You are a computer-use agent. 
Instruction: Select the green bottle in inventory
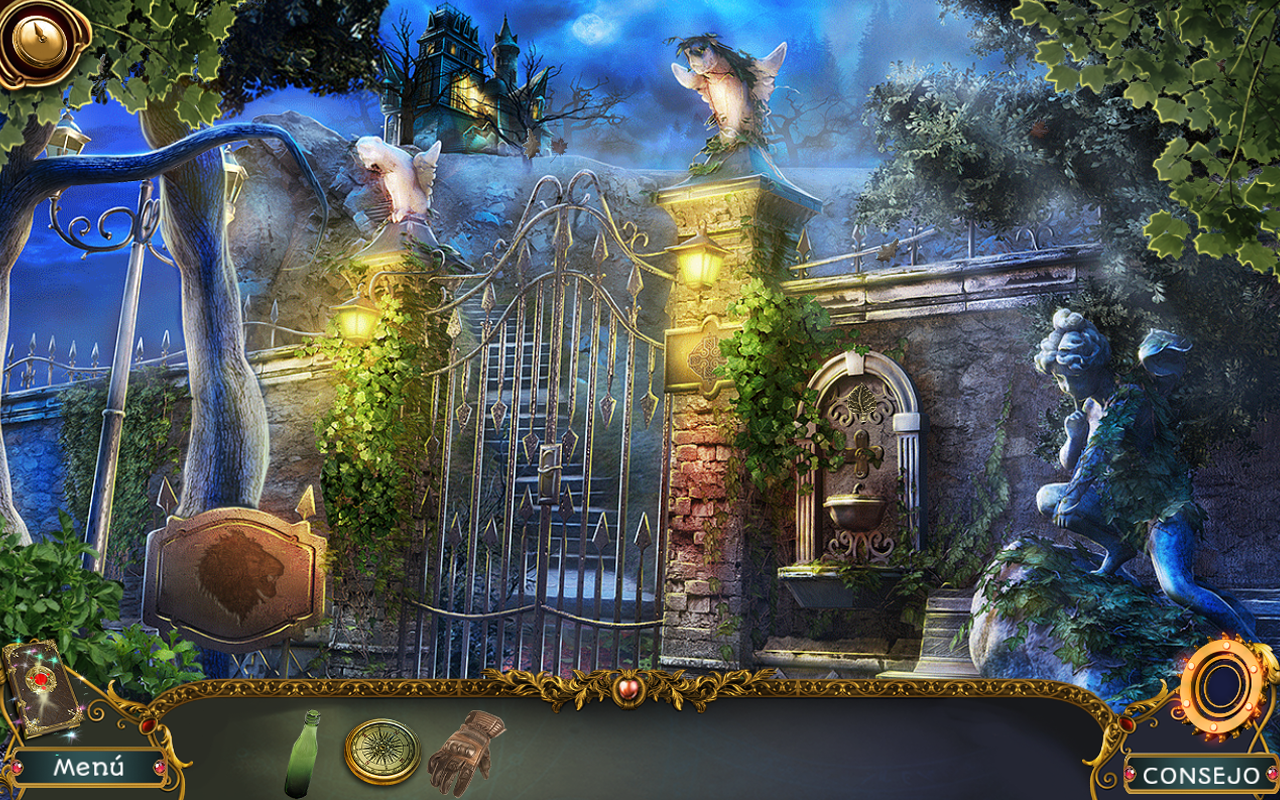coord(303,753)
